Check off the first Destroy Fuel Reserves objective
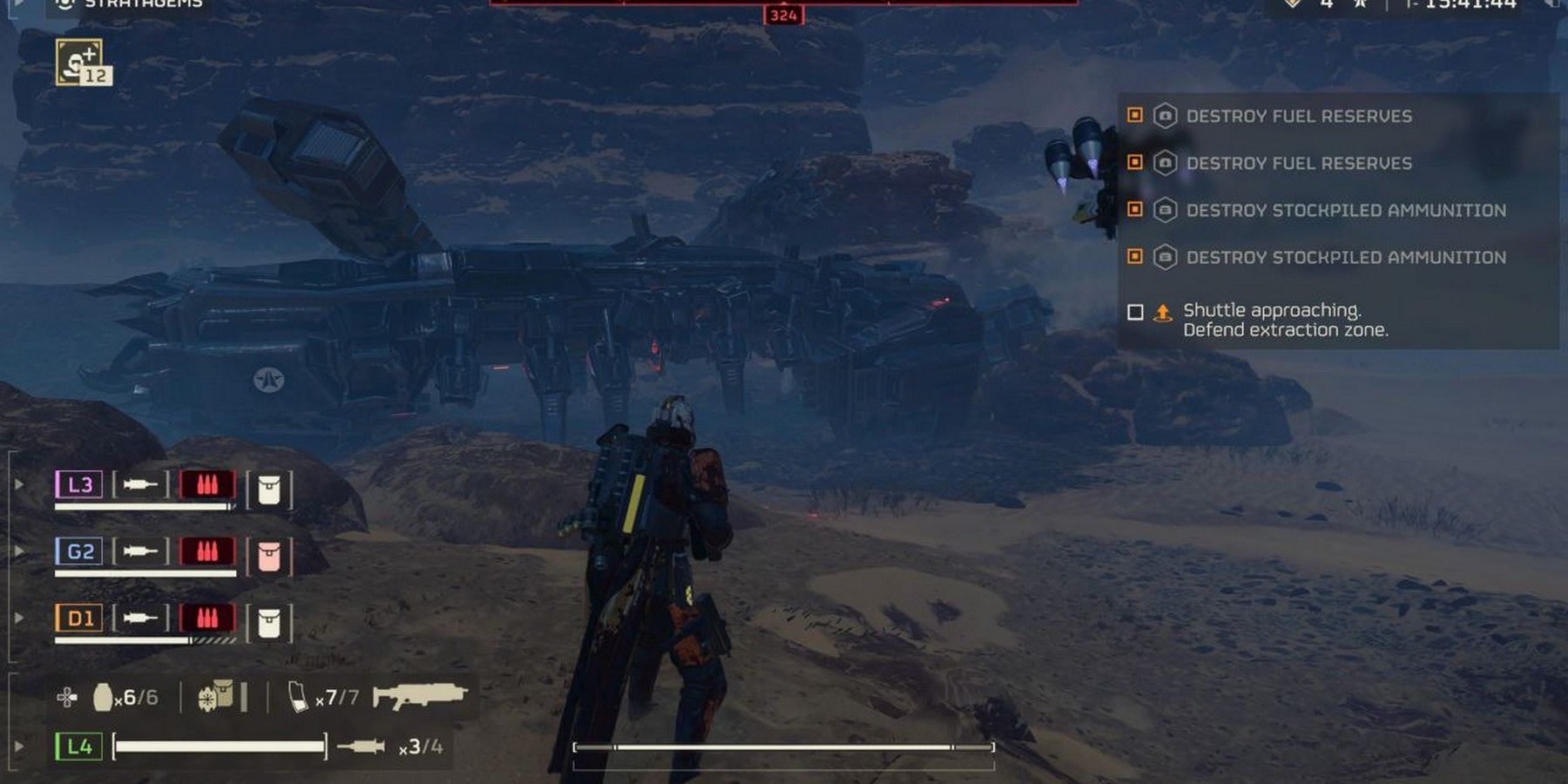This screenshot has height=784, width=1568. point(1137,116)
